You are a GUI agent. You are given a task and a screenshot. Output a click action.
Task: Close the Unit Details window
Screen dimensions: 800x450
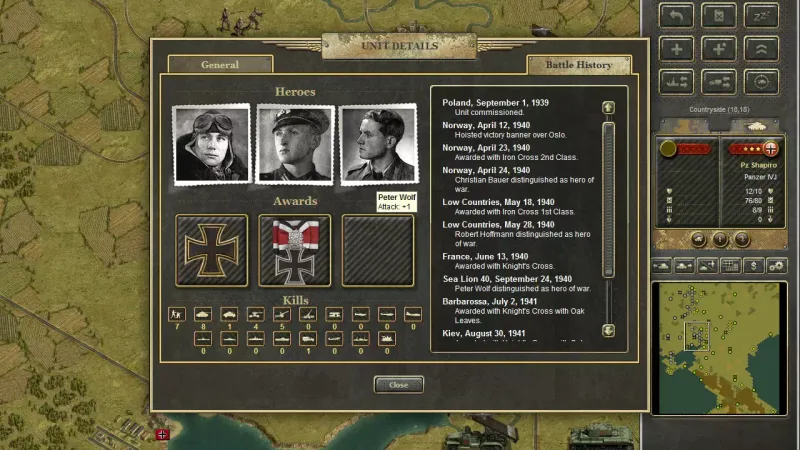tap(399, 384)
